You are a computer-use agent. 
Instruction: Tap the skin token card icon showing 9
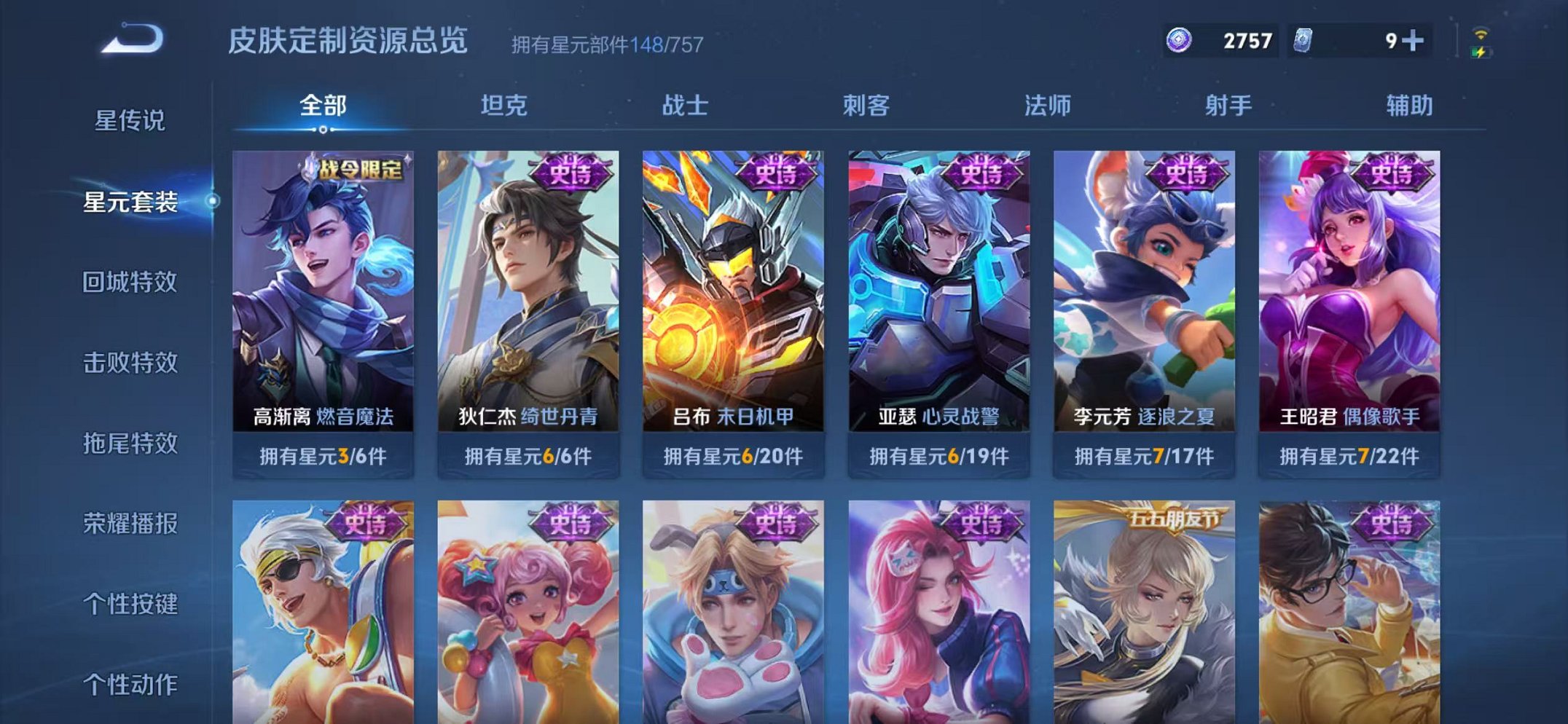coord(1306,42)
